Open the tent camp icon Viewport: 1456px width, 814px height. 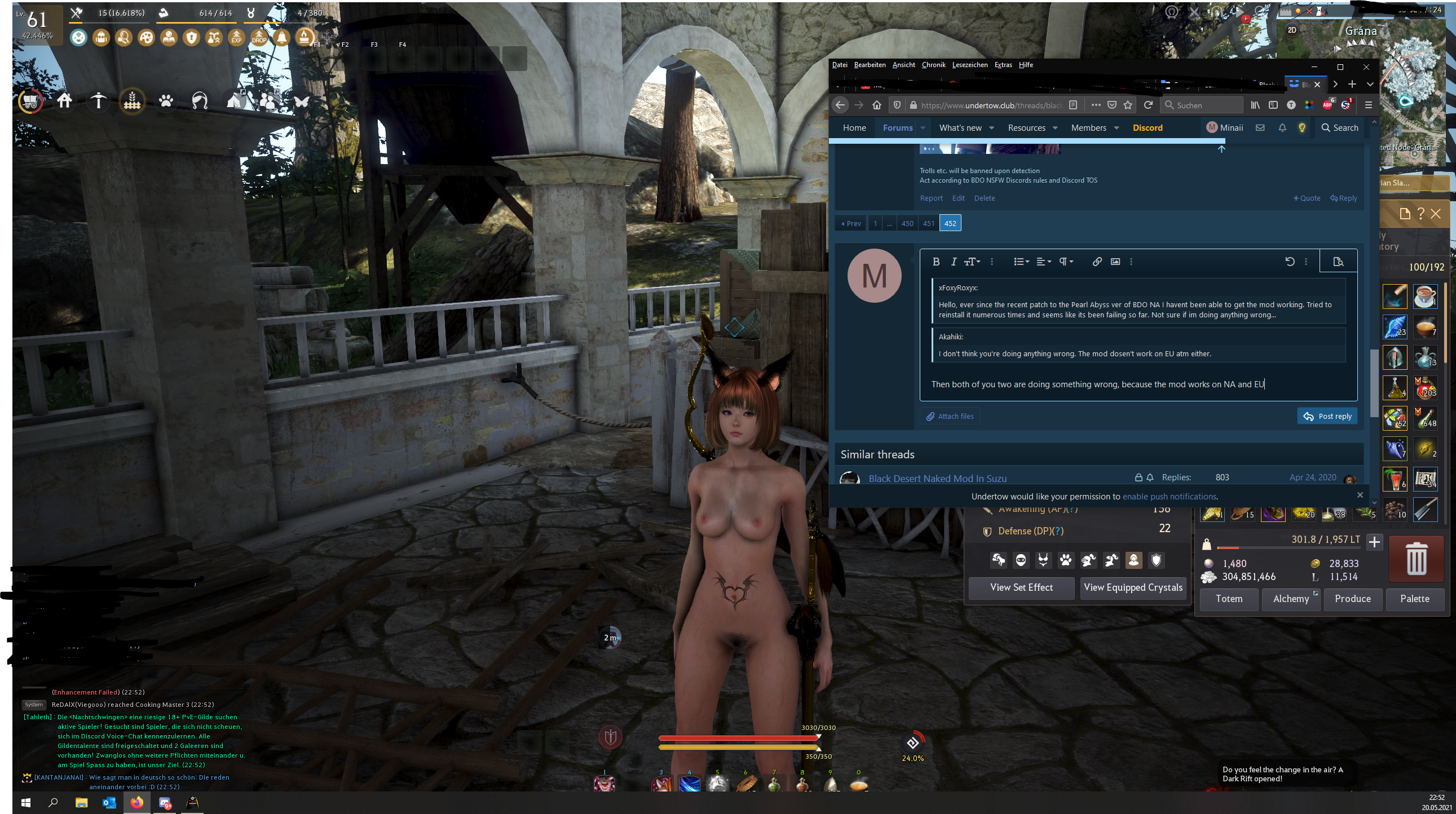pos(235,101)
